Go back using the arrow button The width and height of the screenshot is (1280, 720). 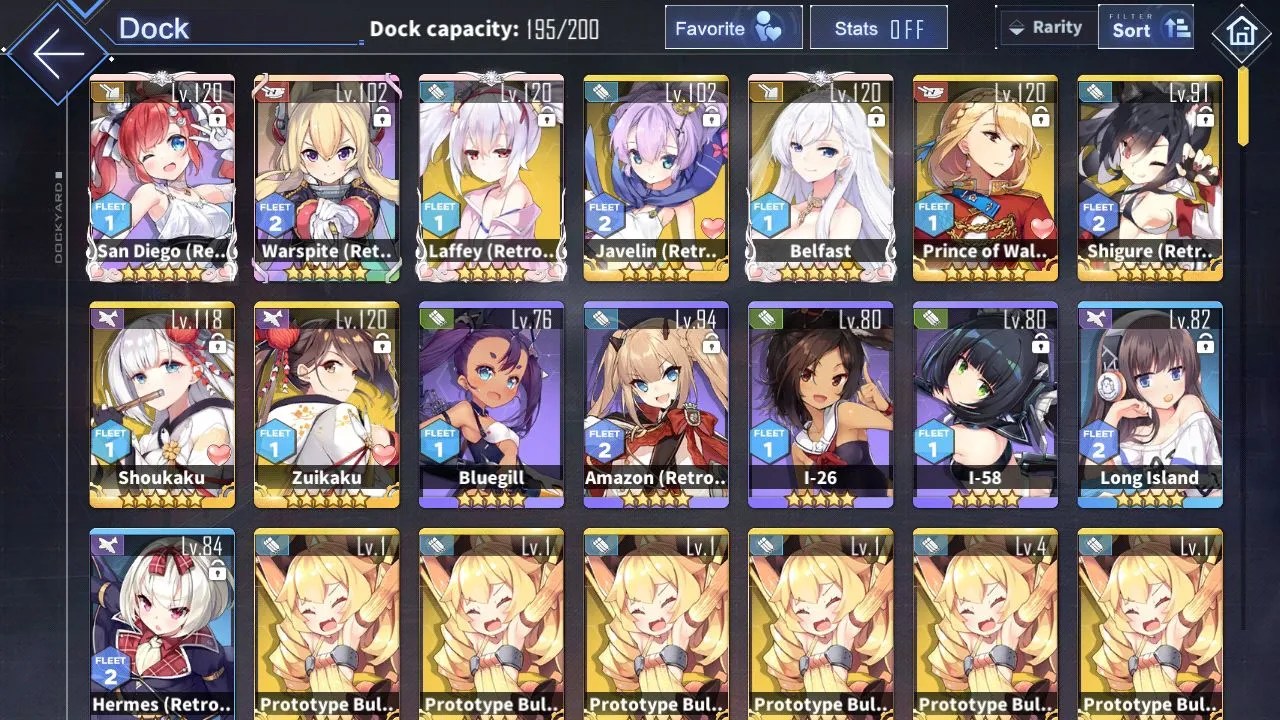pyautogui.click(x=58, y=52)
